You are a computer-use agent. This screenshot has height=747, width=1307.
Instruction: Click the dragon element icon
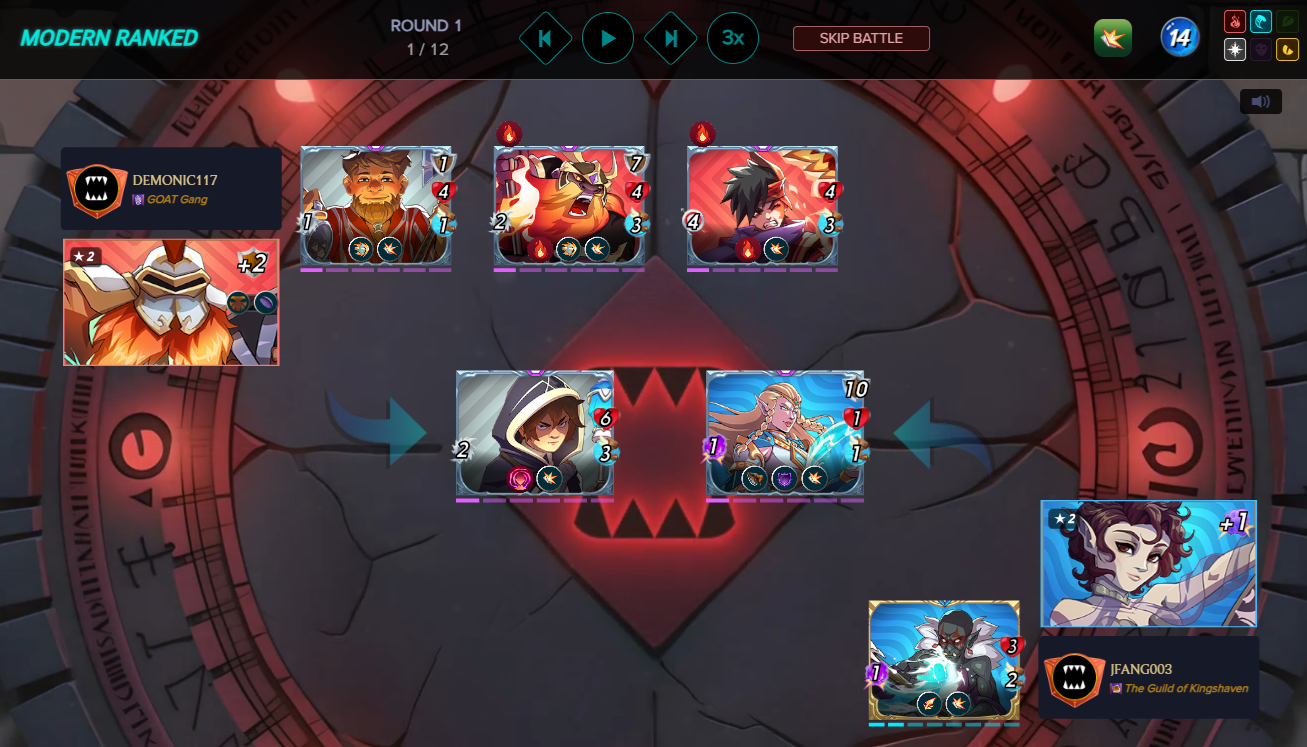pos(1288,49)
